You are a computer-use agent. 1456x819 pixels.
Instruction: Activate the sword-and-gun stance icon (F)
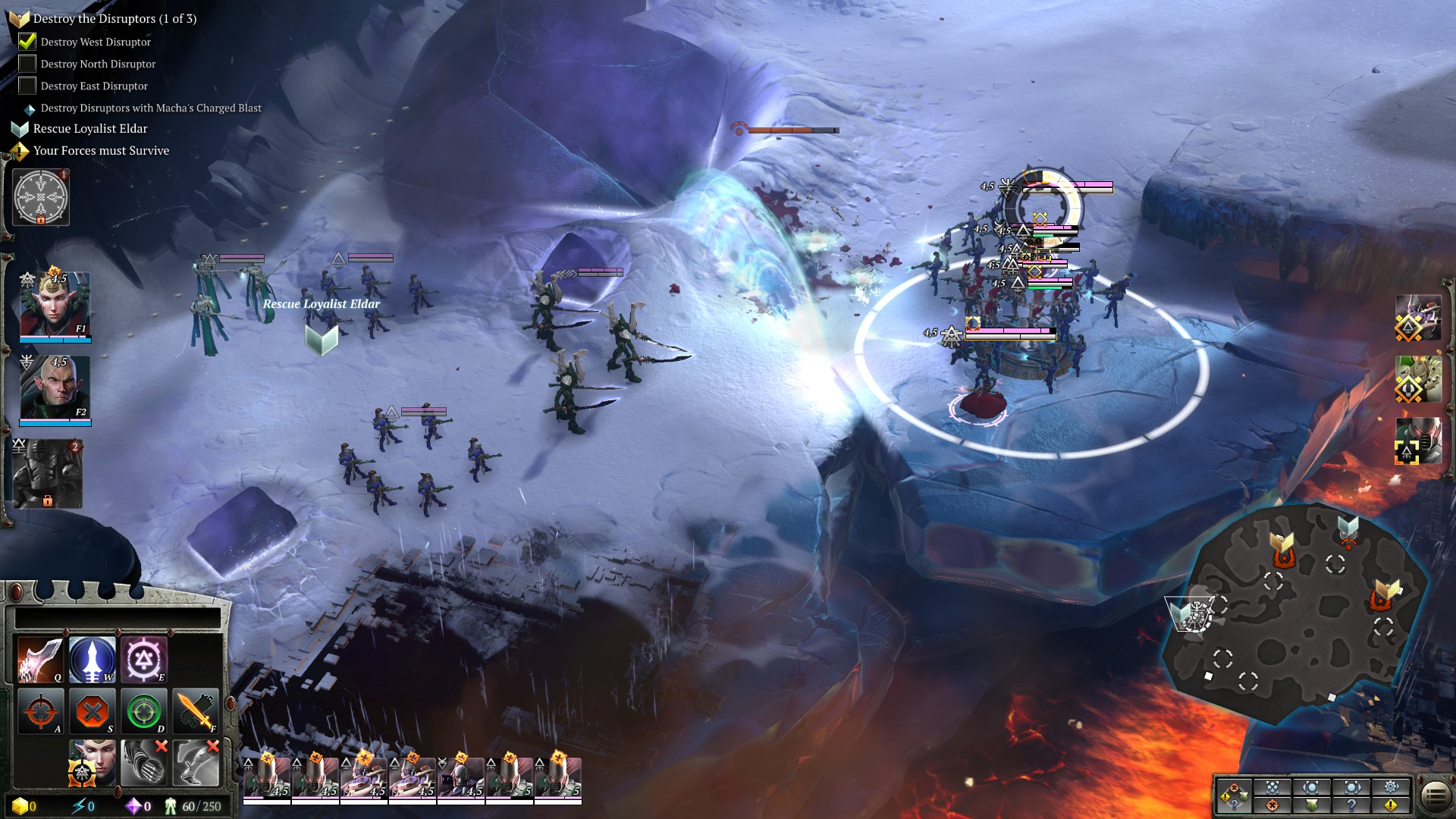pos(196,711)
